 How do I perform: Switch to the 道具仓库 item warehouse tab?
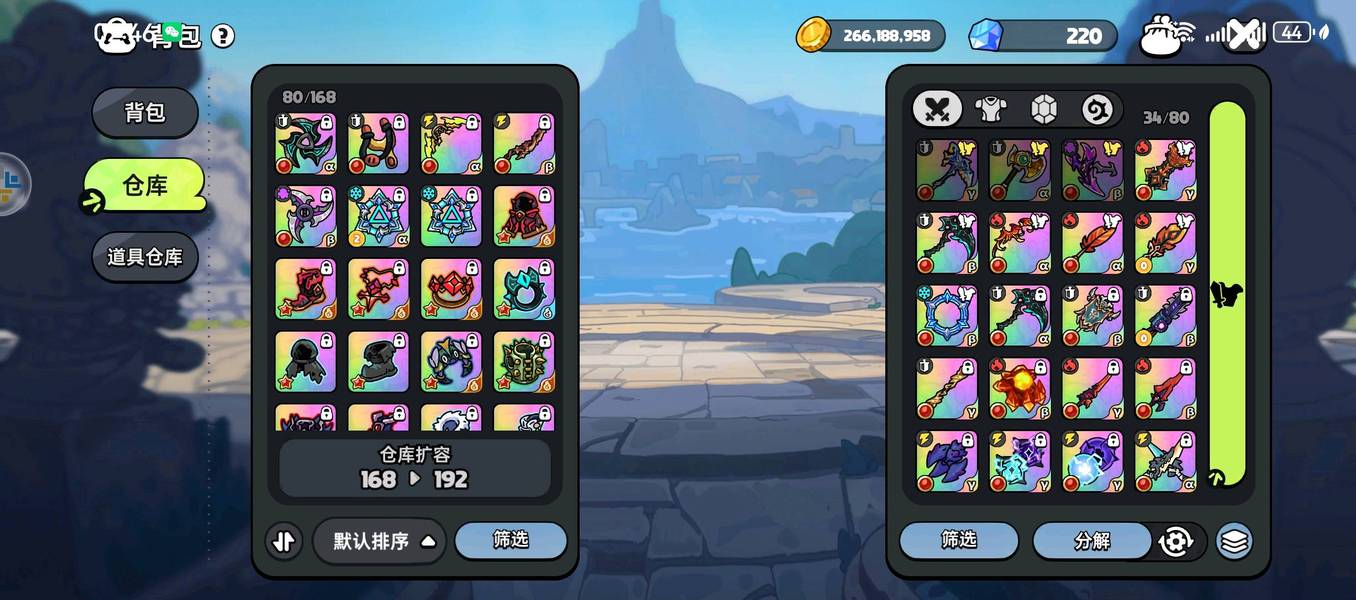pyautogui.click(x=145, y=257)
